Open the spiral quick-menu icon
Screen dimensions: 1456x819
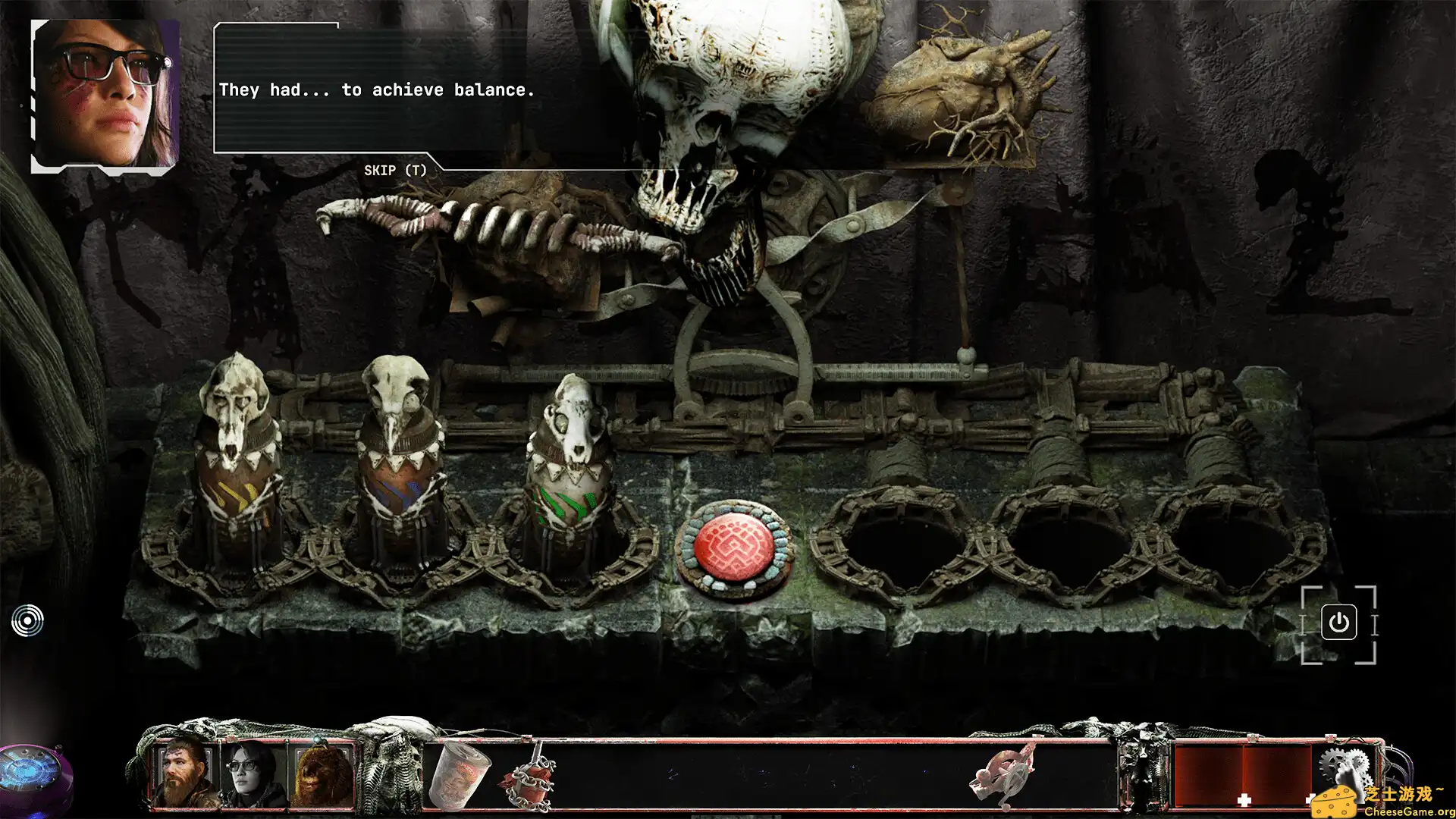[29, 620]
